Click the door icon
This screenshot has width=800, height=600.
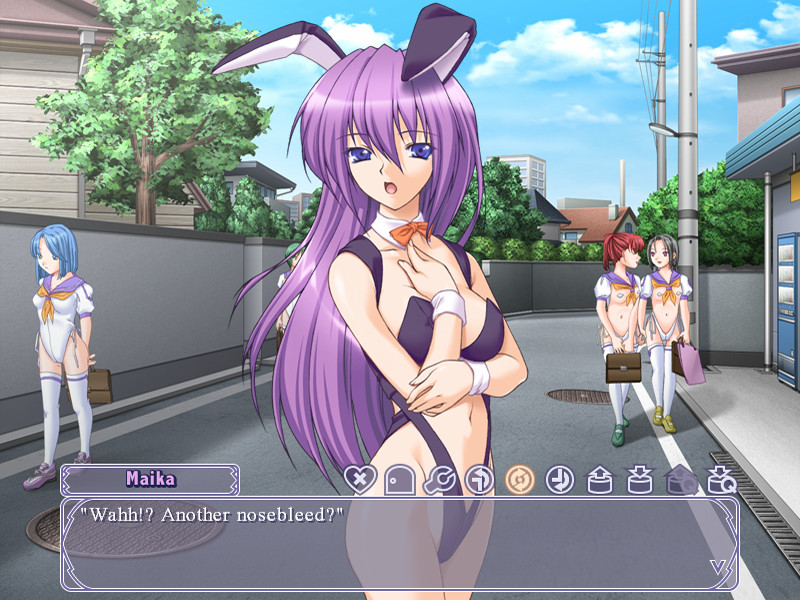[x=398, y=480]
